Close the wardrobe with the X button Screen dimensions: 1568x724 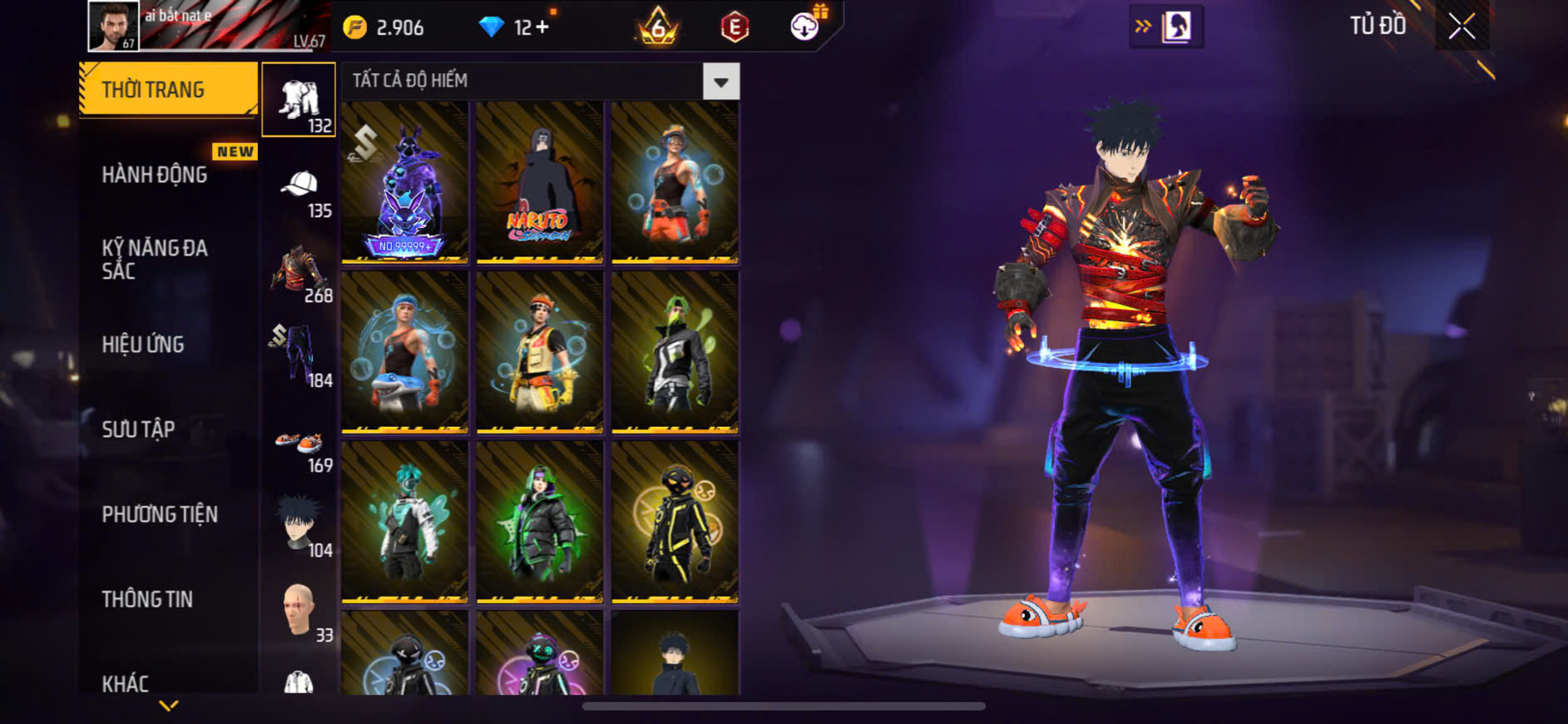[1462, 27]
